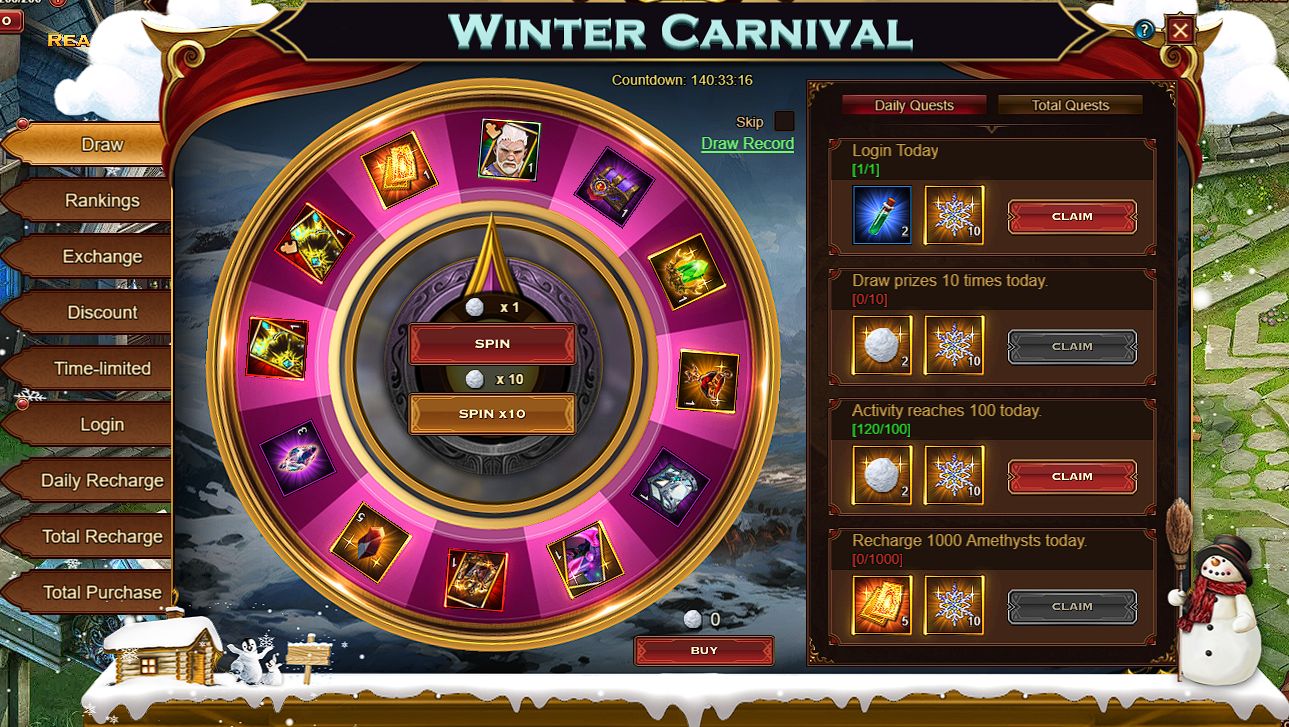1289x727 pixels.
Task: Open the Total Recharge section
Action: (x=102, y=536)
